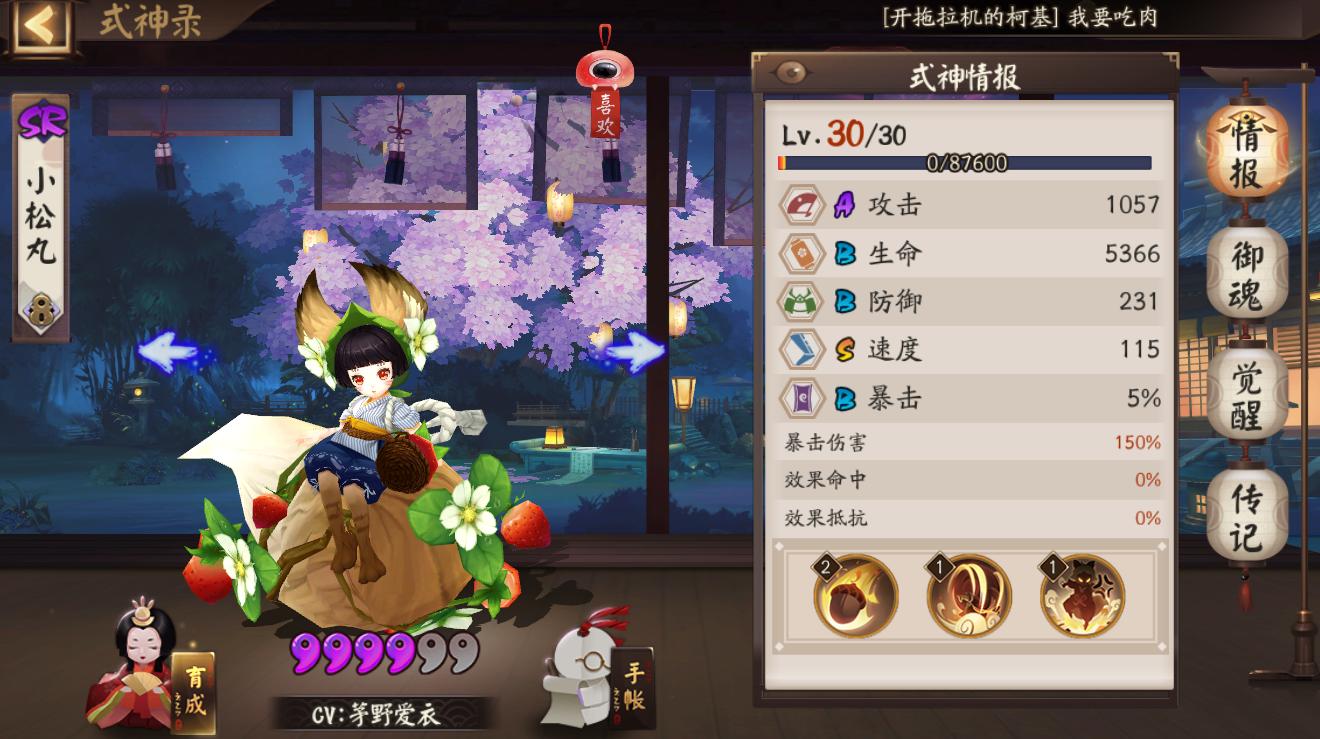This screenshot has height=739, width=1320.
Task: Open the Defense (防御) stat icon
Action: (x=800, y=301)
